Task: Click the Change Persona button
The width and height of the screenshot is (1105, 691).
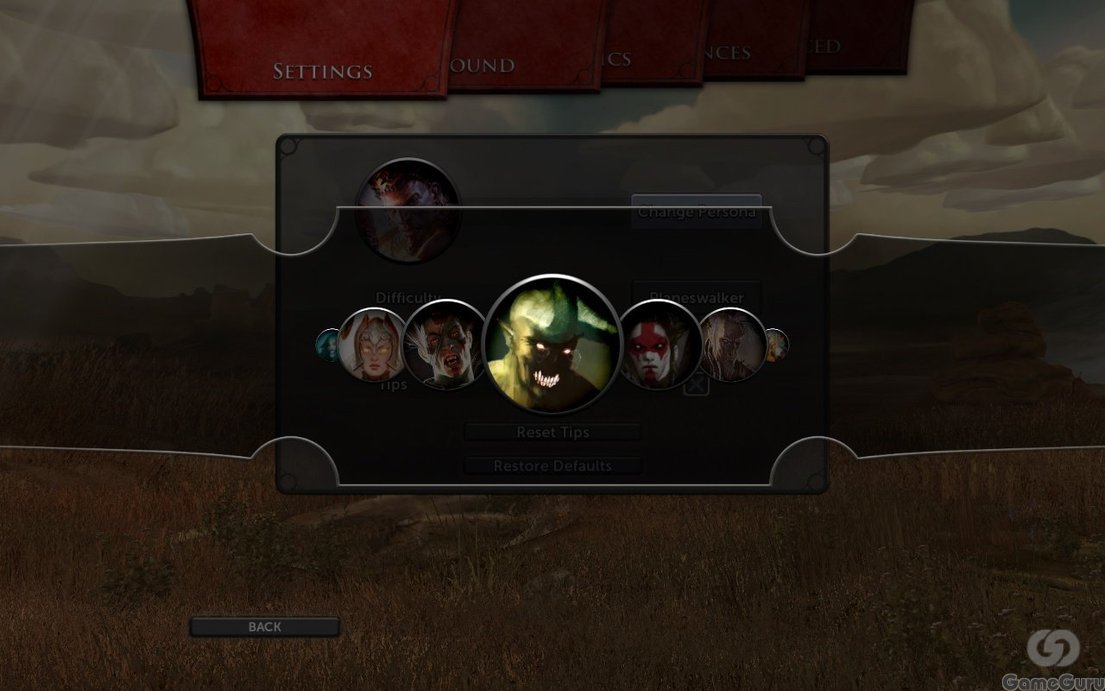Action: (x=696, y=212)
